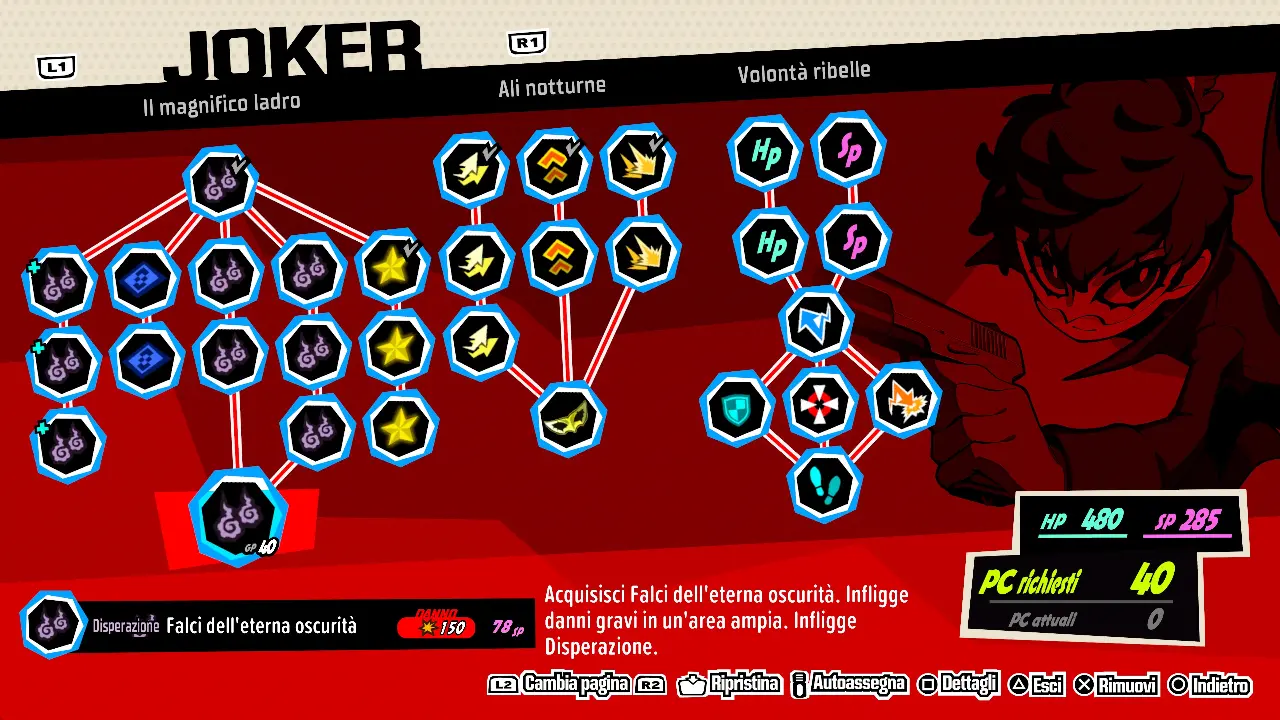Click the red umbrella skill node
1280x720 pixels.
click(x=822, y=404)
